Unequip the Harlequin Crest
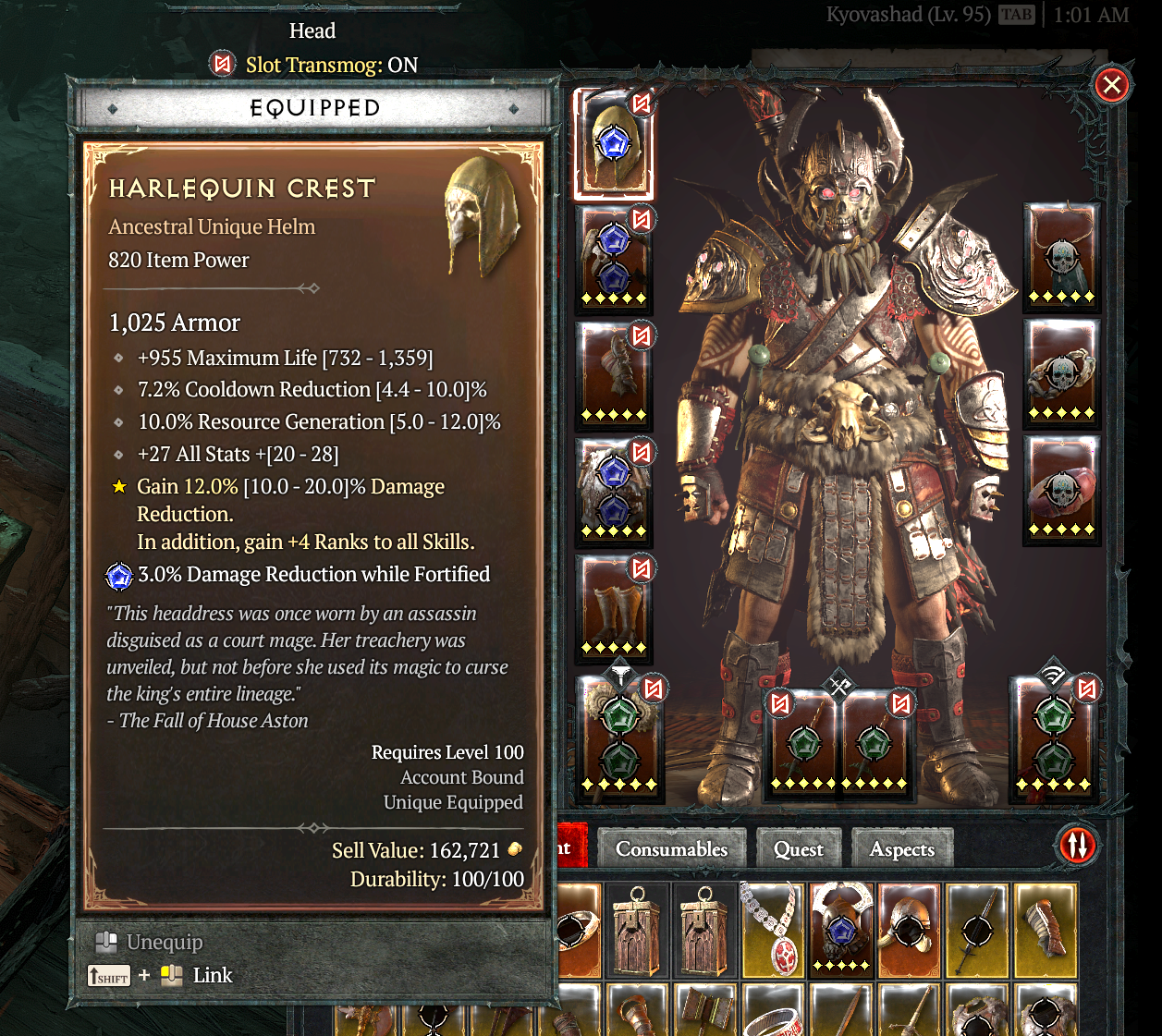Image resolution: width=1162 pixels, height=1036 pixels. coord(164,943)
